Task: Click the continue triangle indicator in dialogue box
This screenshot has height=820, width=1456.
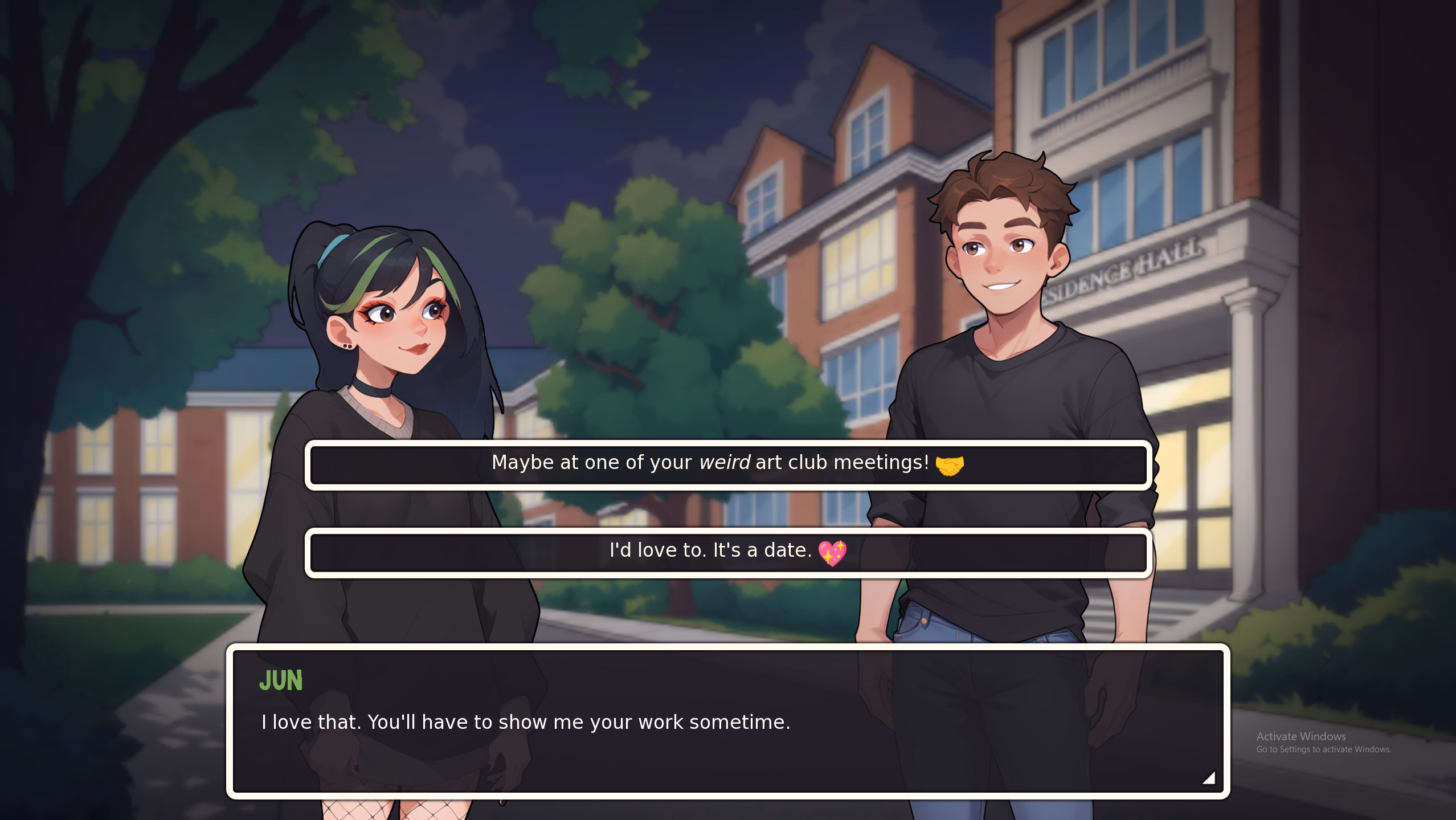Action: click(x=1209, y=778)
